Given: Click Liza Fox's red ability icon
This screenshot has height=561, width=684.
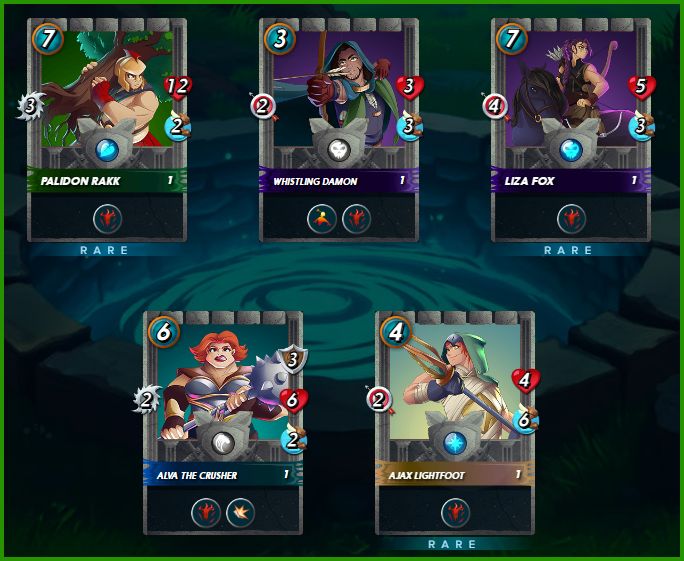Looking at the screenshot, I should (571, 218).
